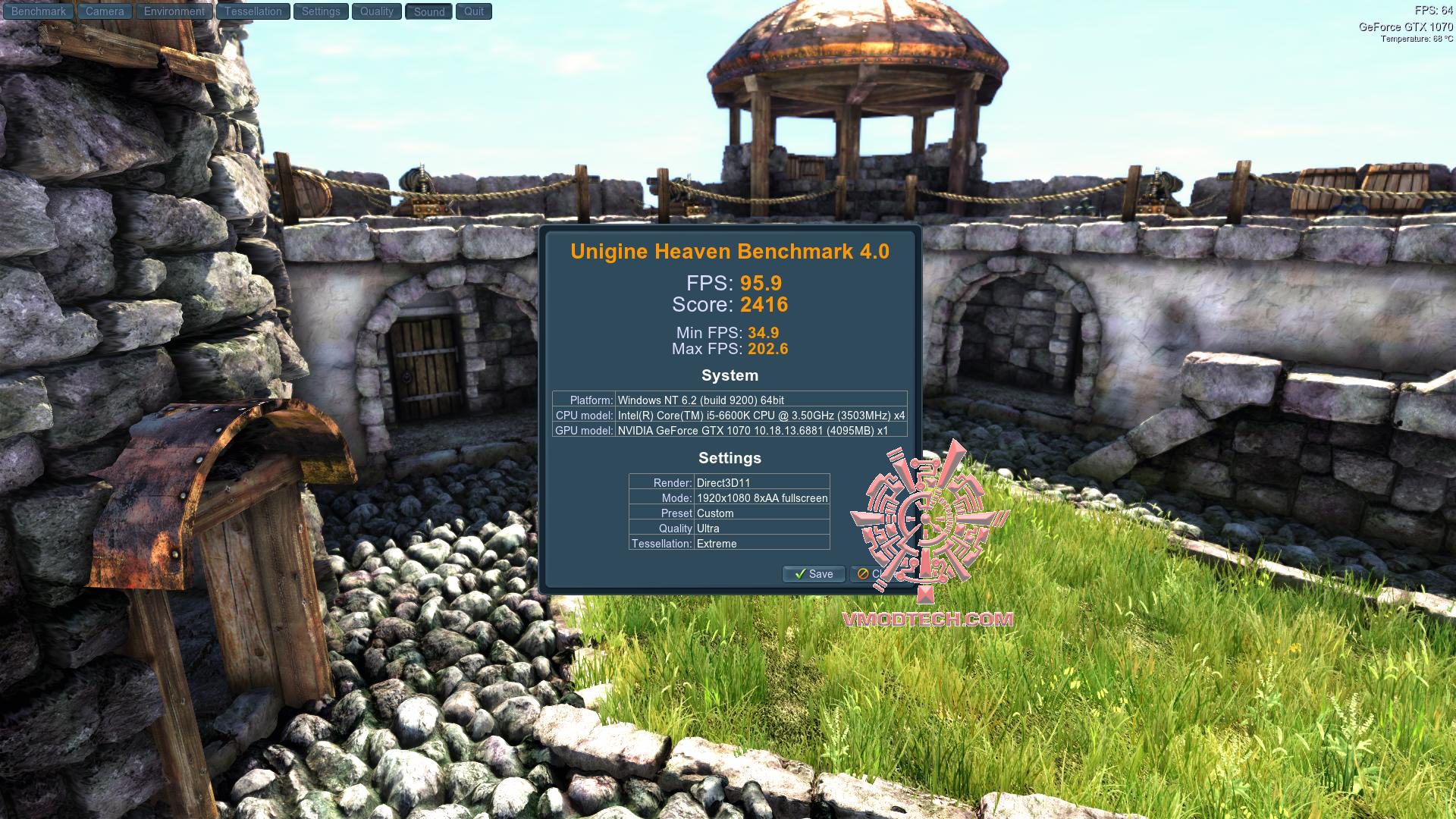
Task: Open the Camera menu
Action: pyautogui.click(x=104, y=11)
